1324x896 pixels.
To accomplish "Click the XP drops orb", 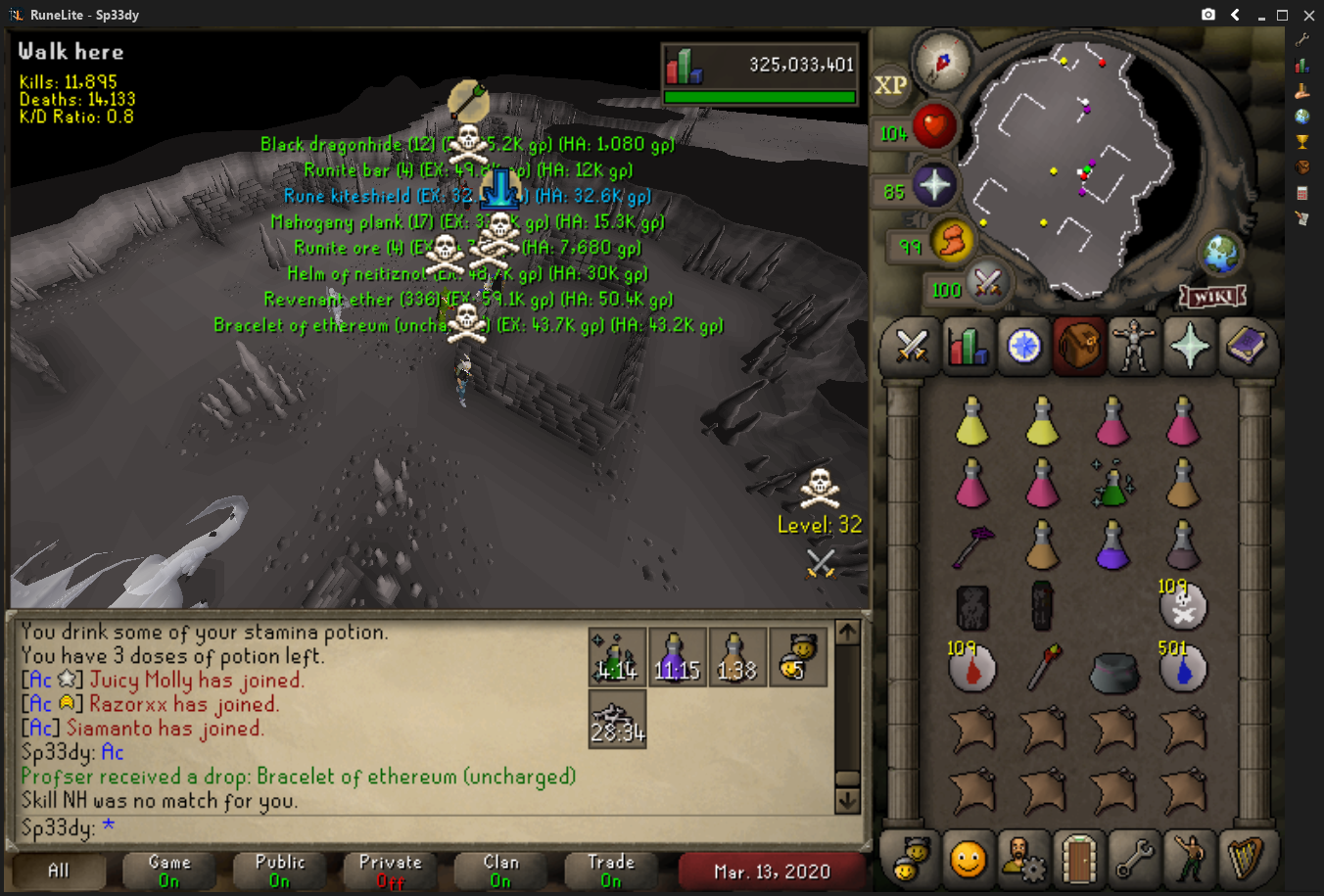I will click(889, 85).
